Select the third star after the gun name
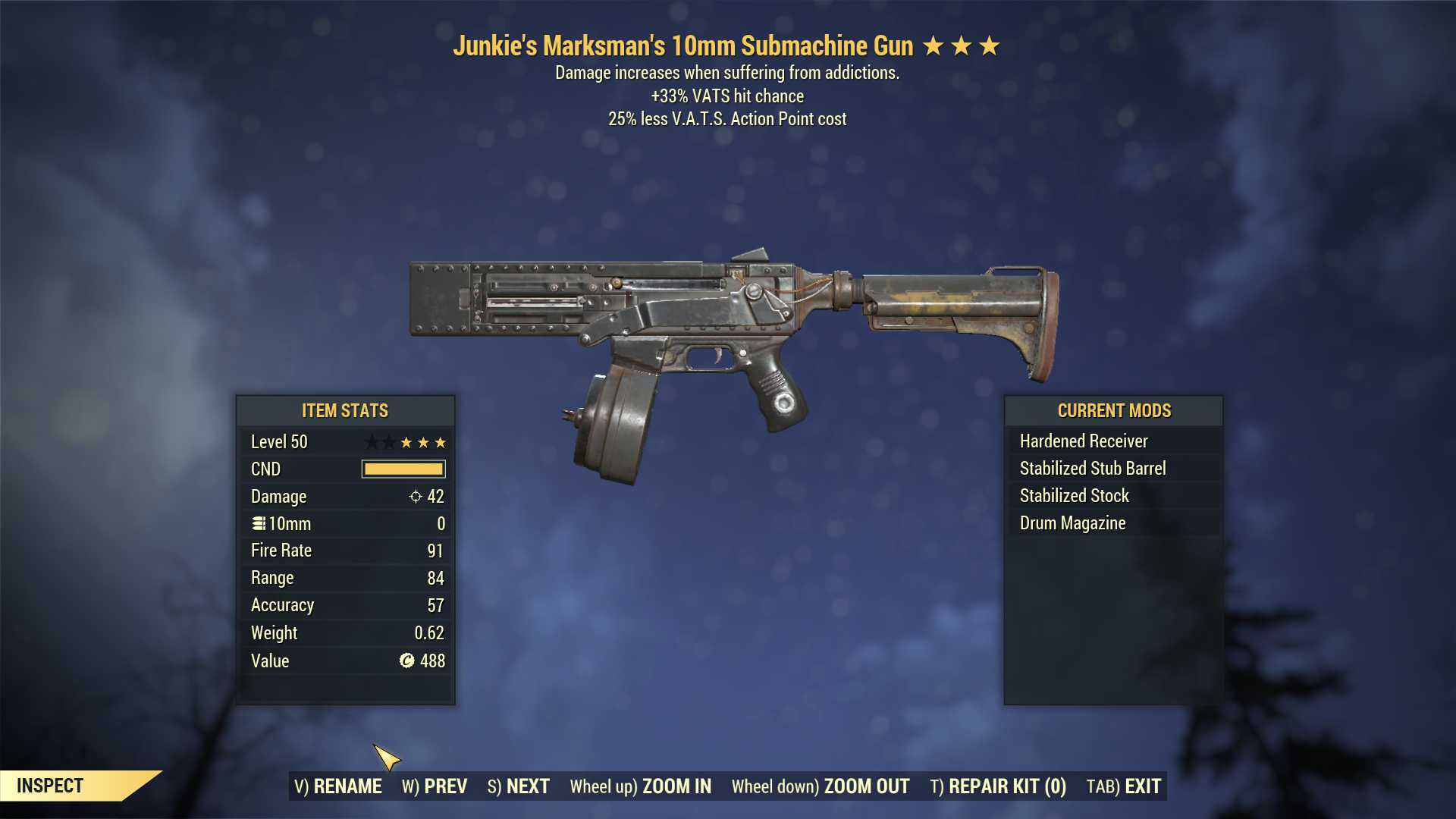Viewport: 1456px width, 819px height. 990,45
